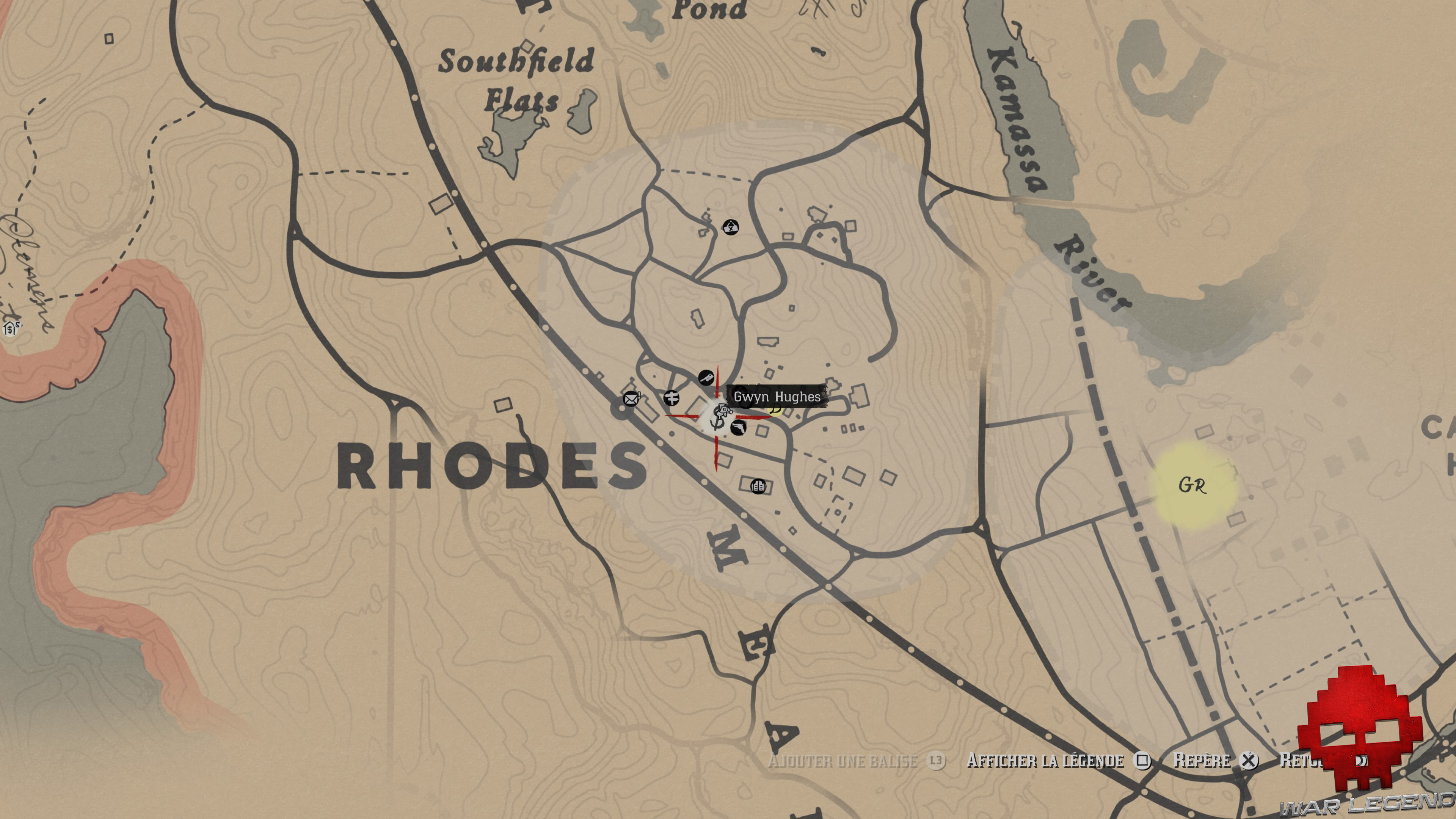Click the X button glyph next to Repère
Image resolution: width=1456 pixels, height=819 pixels.
1250,761
